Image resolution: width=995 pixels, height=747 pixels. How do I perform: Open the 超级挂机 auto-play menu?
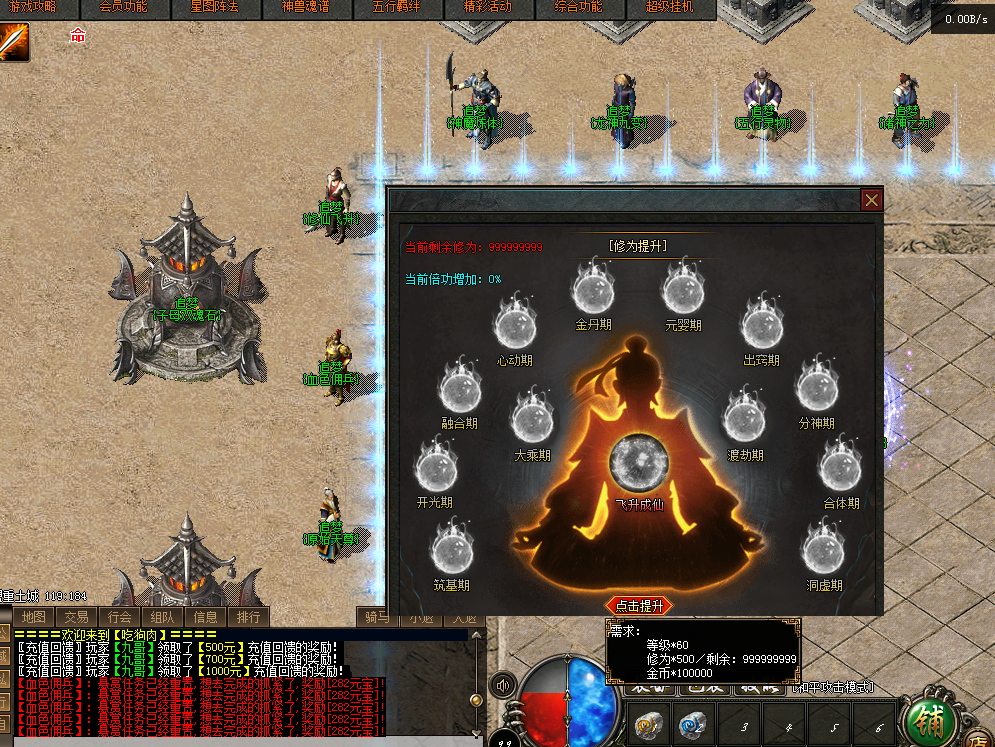(671, 8)
